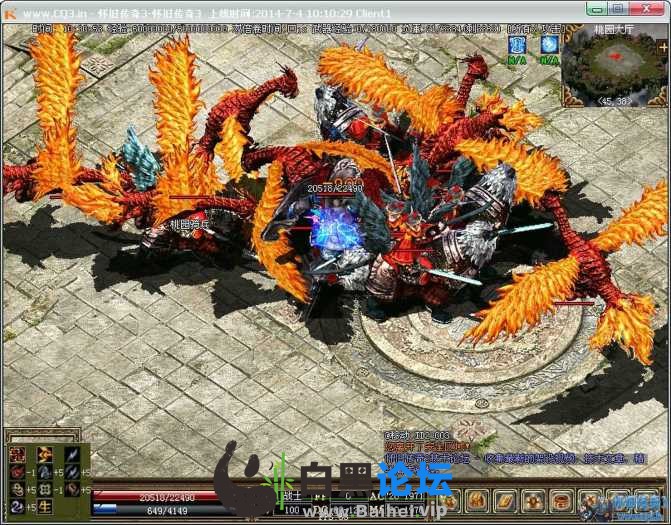Close the game client window
The image size is (671, 525).
[648, 9]
